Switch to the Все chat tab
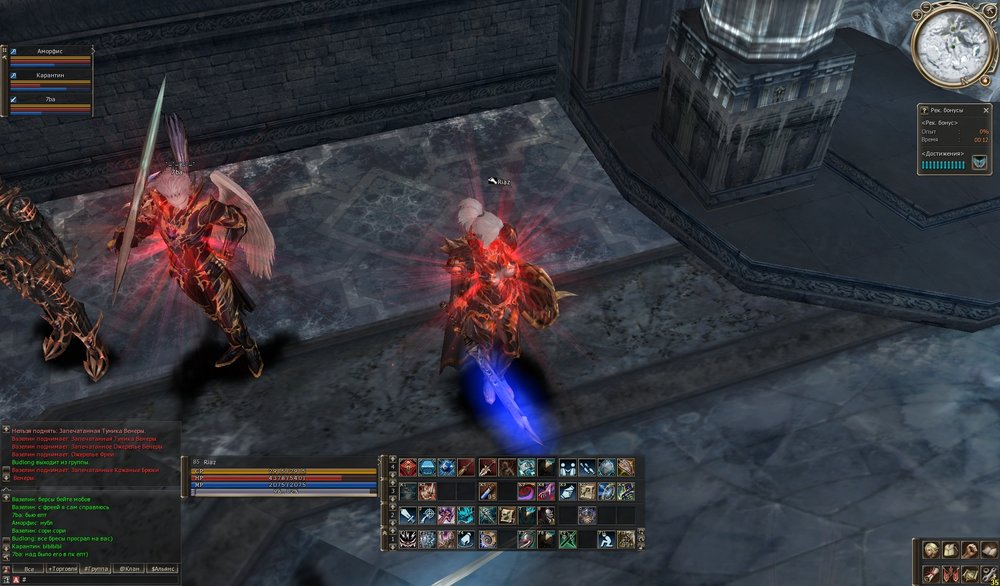Viewport: 1000px width, 586px height. [x=30, y=568]
